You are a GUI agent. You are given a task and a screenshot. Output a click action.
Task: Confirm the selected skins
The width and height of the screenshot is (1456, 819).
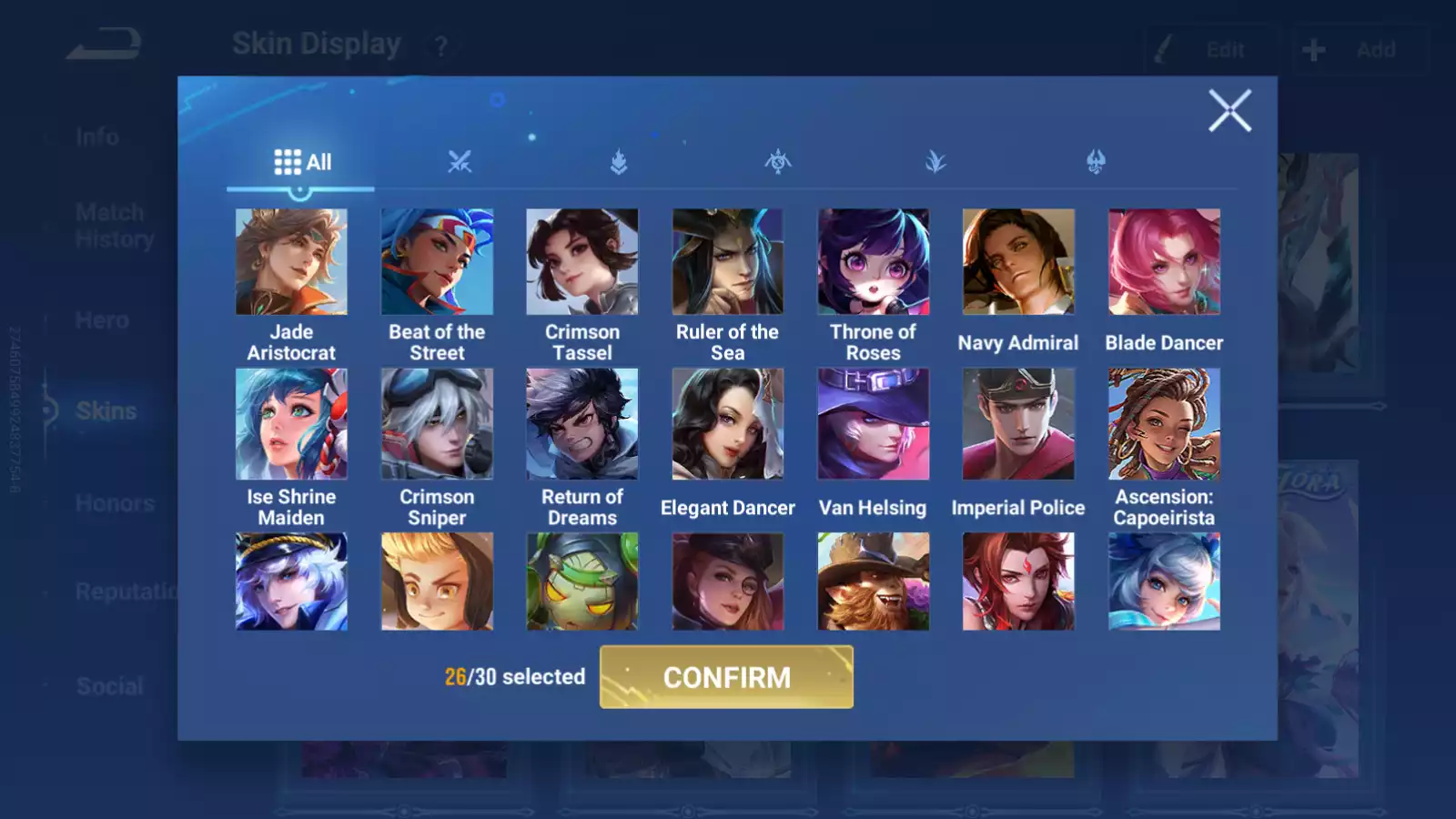pyautogui.click(x=726, y=677)
